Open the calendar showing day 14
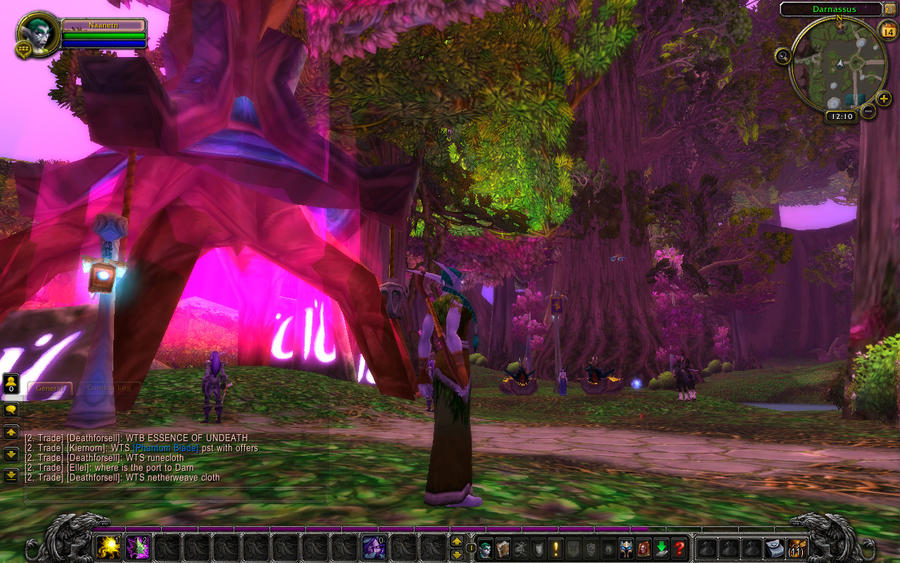Image resolution: width=900 pixels, height=563 pixels. click(x=888, y=31)
